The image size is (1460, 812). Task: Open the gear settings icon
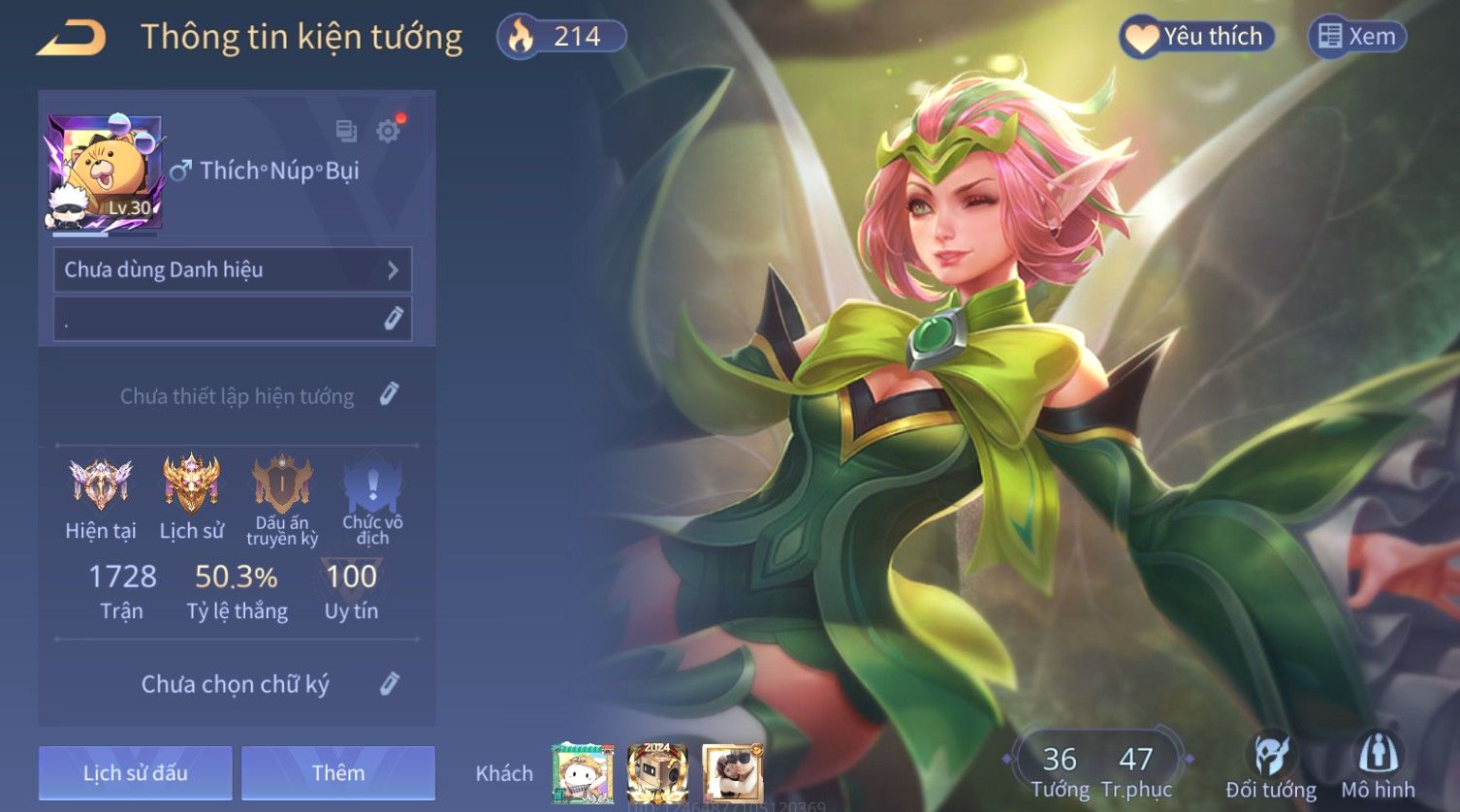pos(389,131)
